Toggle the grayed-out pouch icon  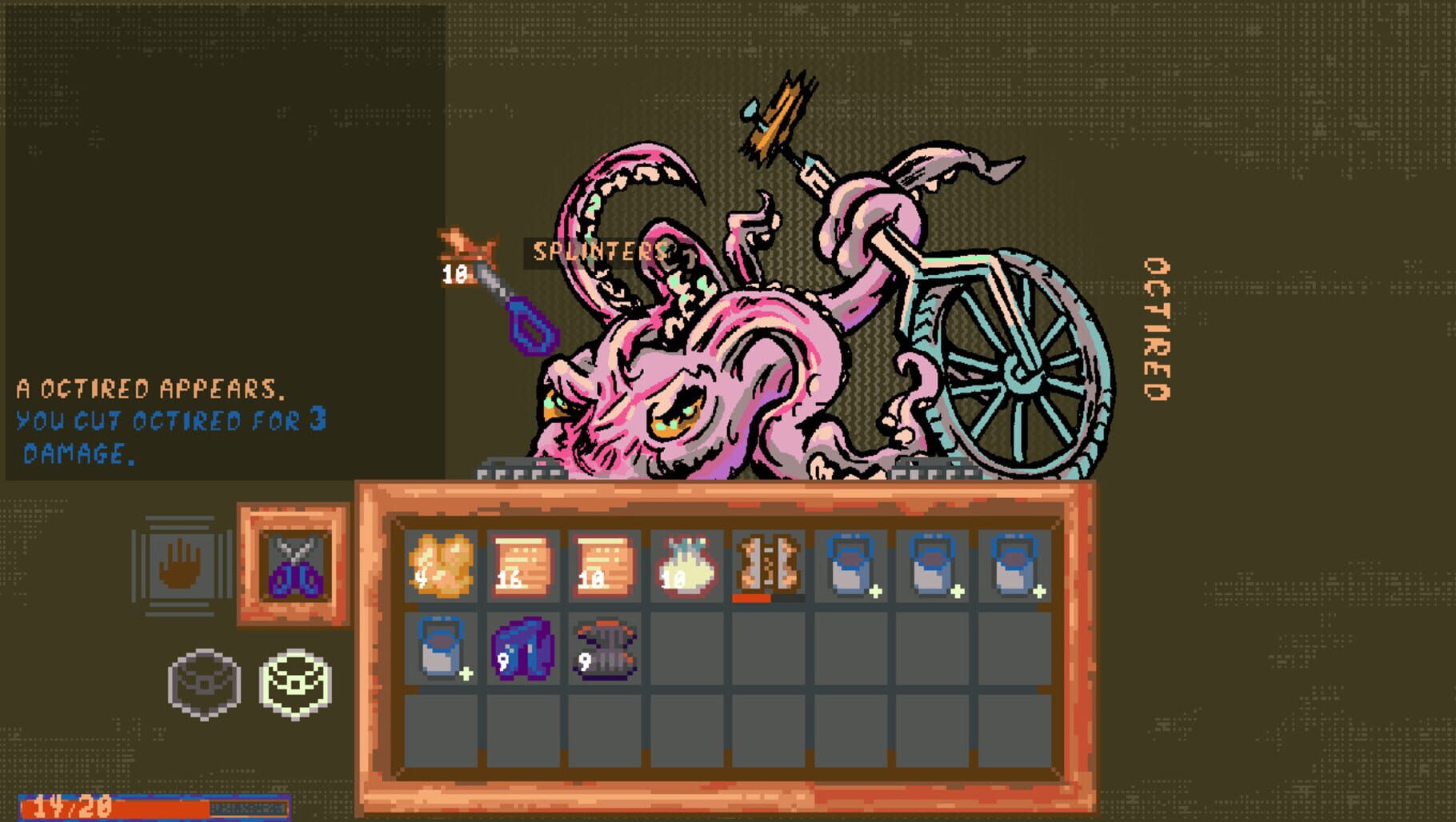[206, 683]
